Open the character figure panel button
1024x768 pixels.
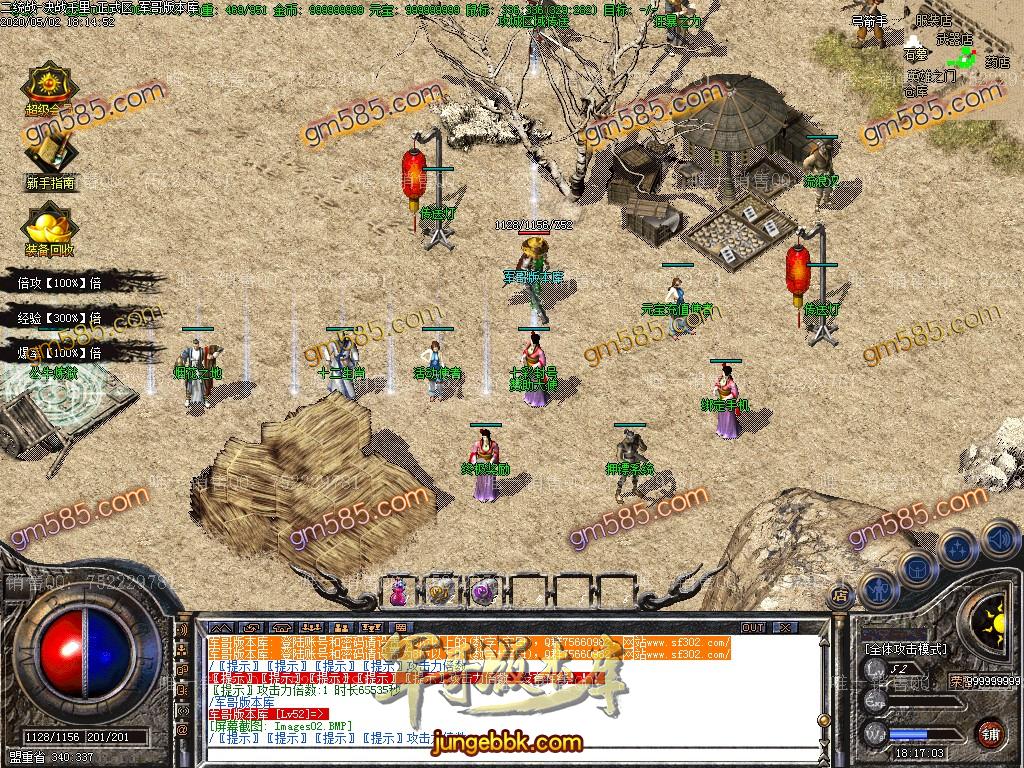click(x=877, y=590)
